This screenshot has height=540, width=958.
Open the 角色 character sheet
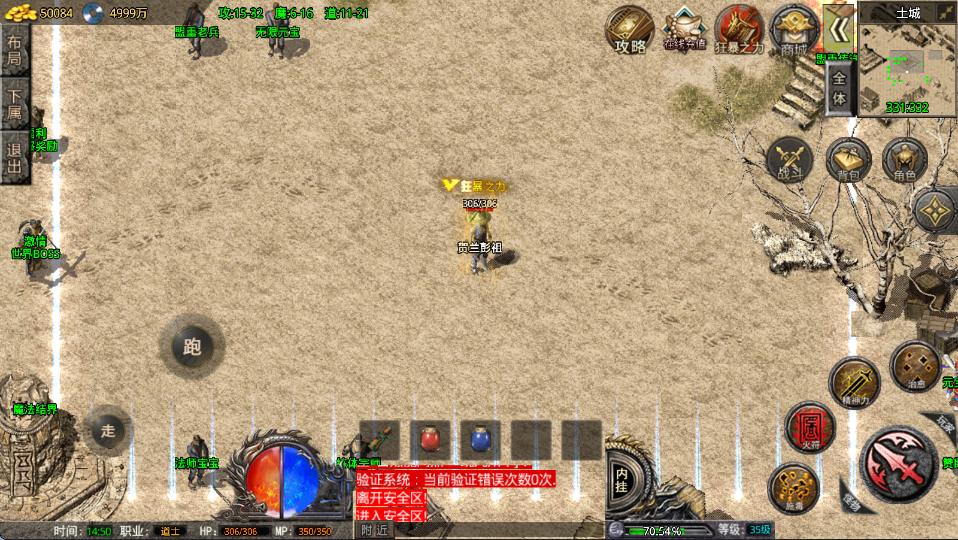click(904, 161)
